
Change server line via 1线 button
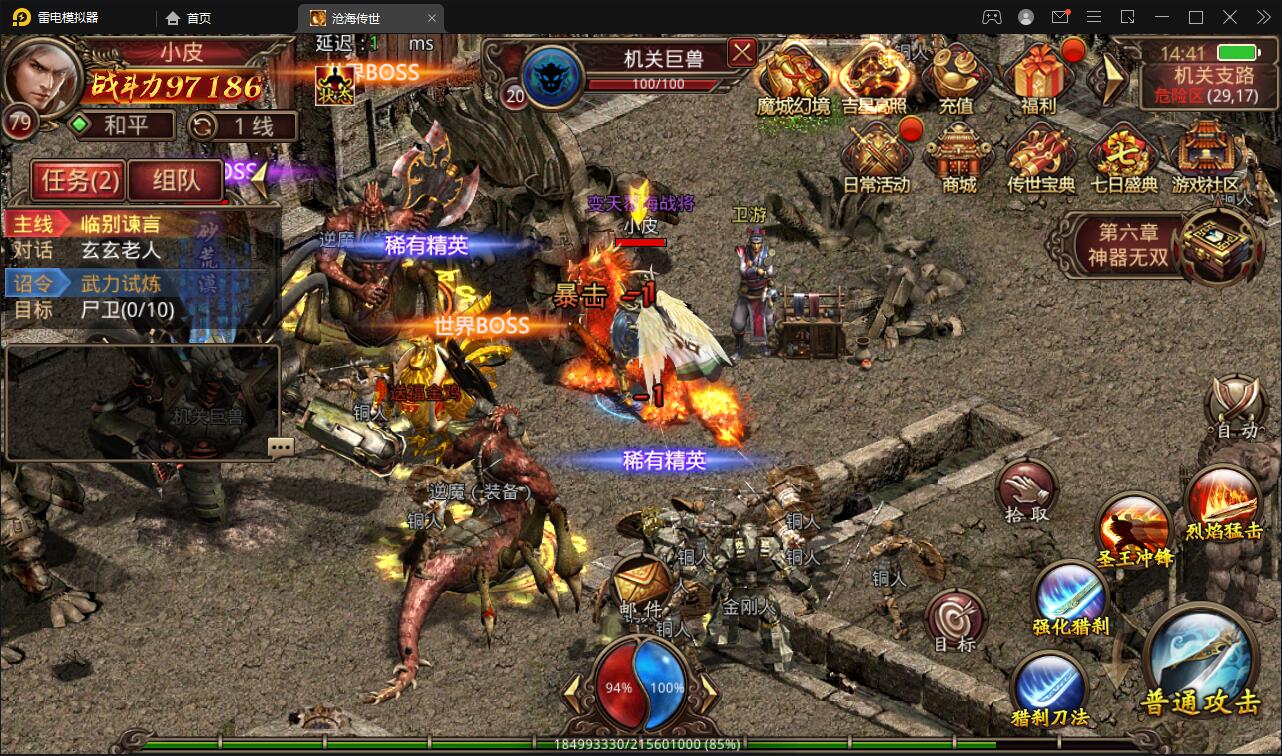pos(243,126)
